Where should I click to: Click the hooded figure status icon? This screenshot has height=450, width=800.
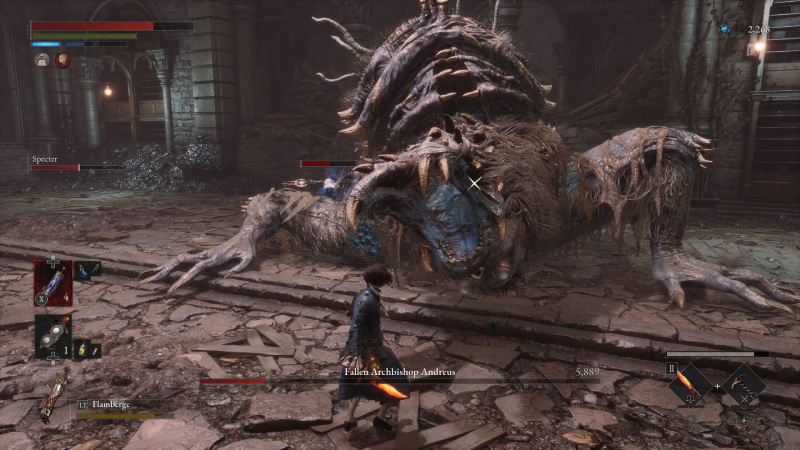coord(43,60)
